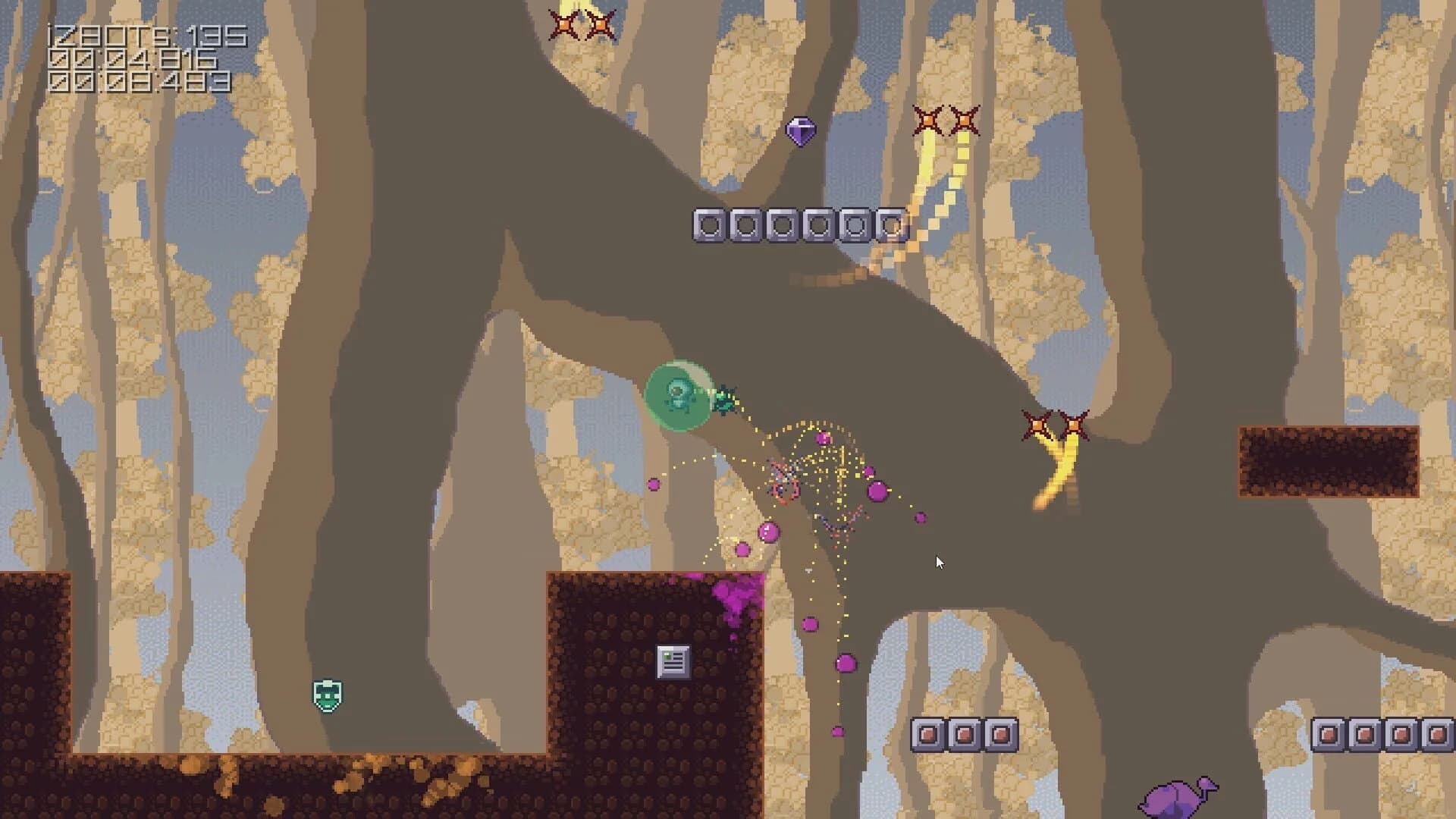Click the mouse cursor's current position marker
1456x819 pixels.
[939, 563]
